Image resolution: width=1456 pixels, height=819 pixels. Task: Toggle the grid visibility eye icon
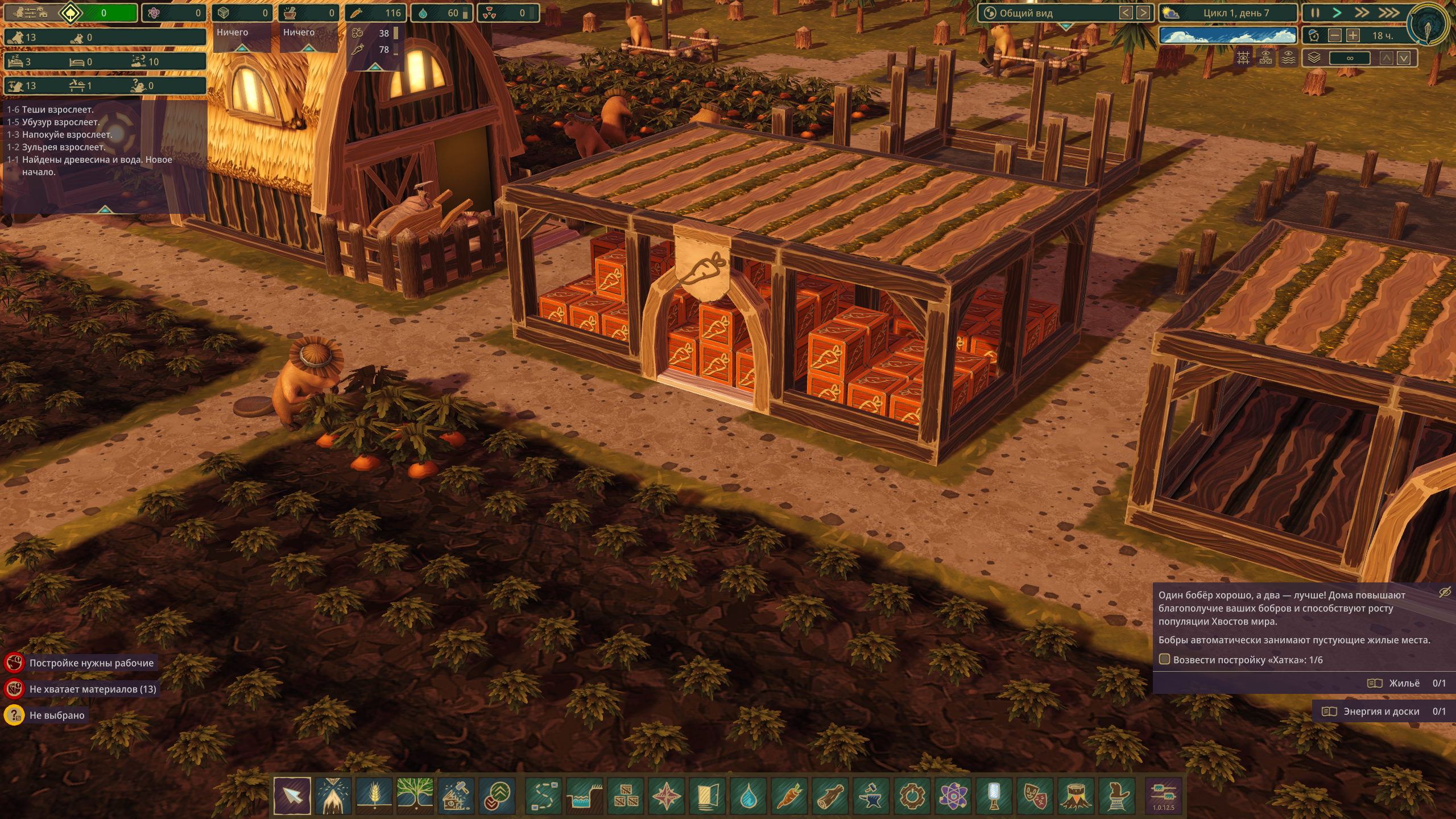click(1243, 58)
